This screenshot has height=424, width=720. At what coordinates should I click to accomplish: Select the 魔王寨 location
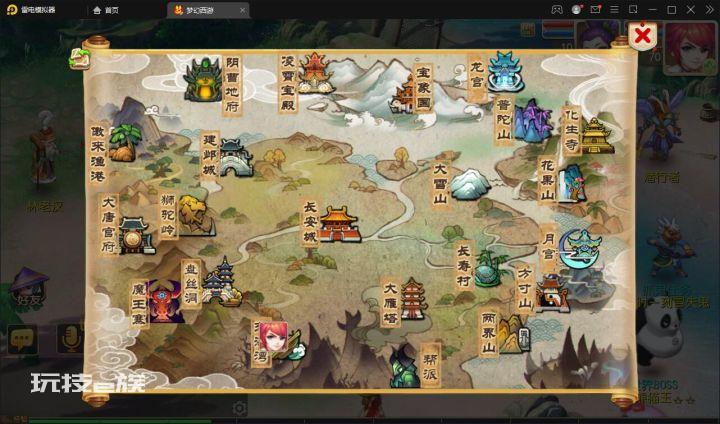click(162, 300)
